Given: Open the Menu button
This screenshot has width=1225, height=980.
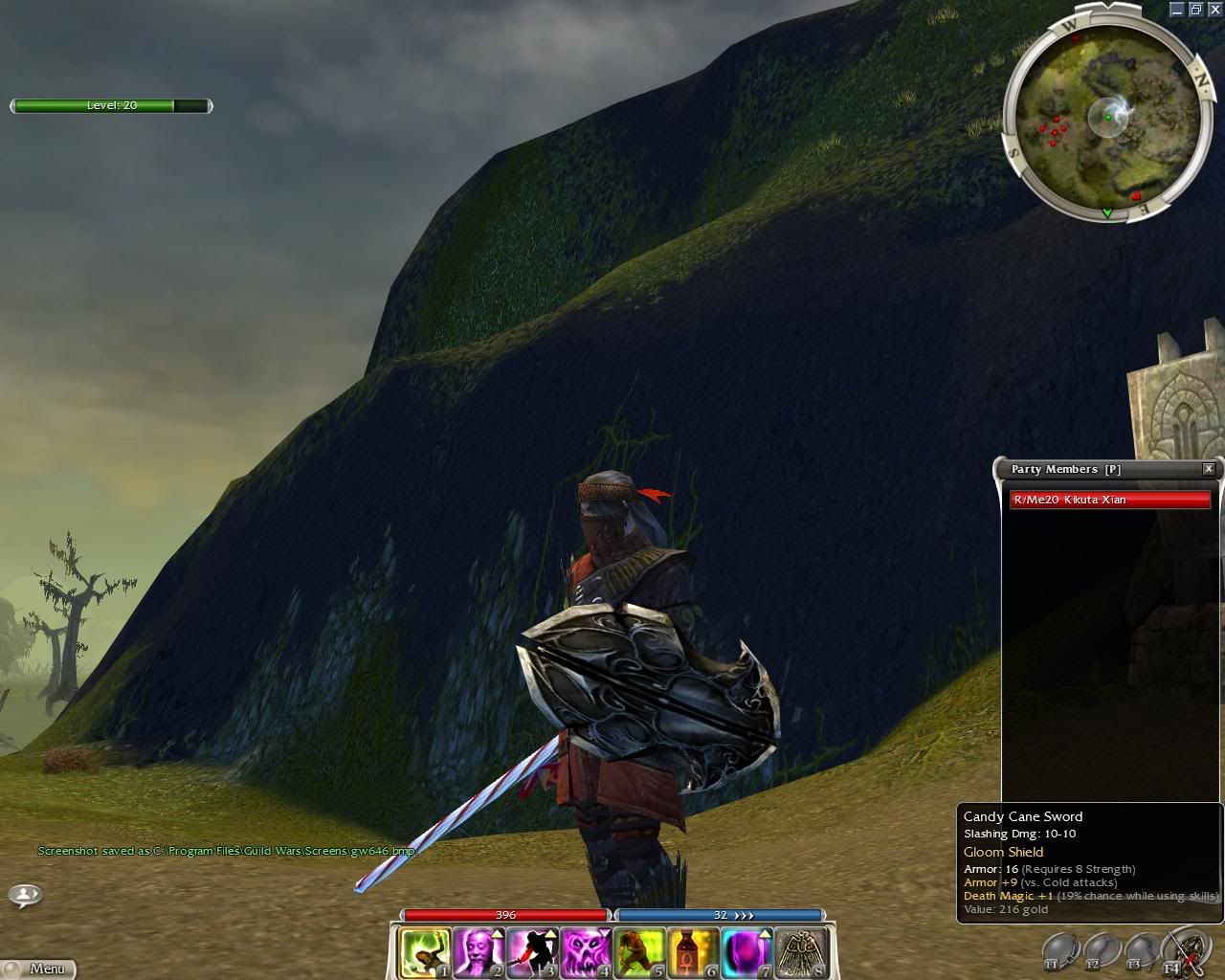Looking at the screenshot, I should click(38, 969).
